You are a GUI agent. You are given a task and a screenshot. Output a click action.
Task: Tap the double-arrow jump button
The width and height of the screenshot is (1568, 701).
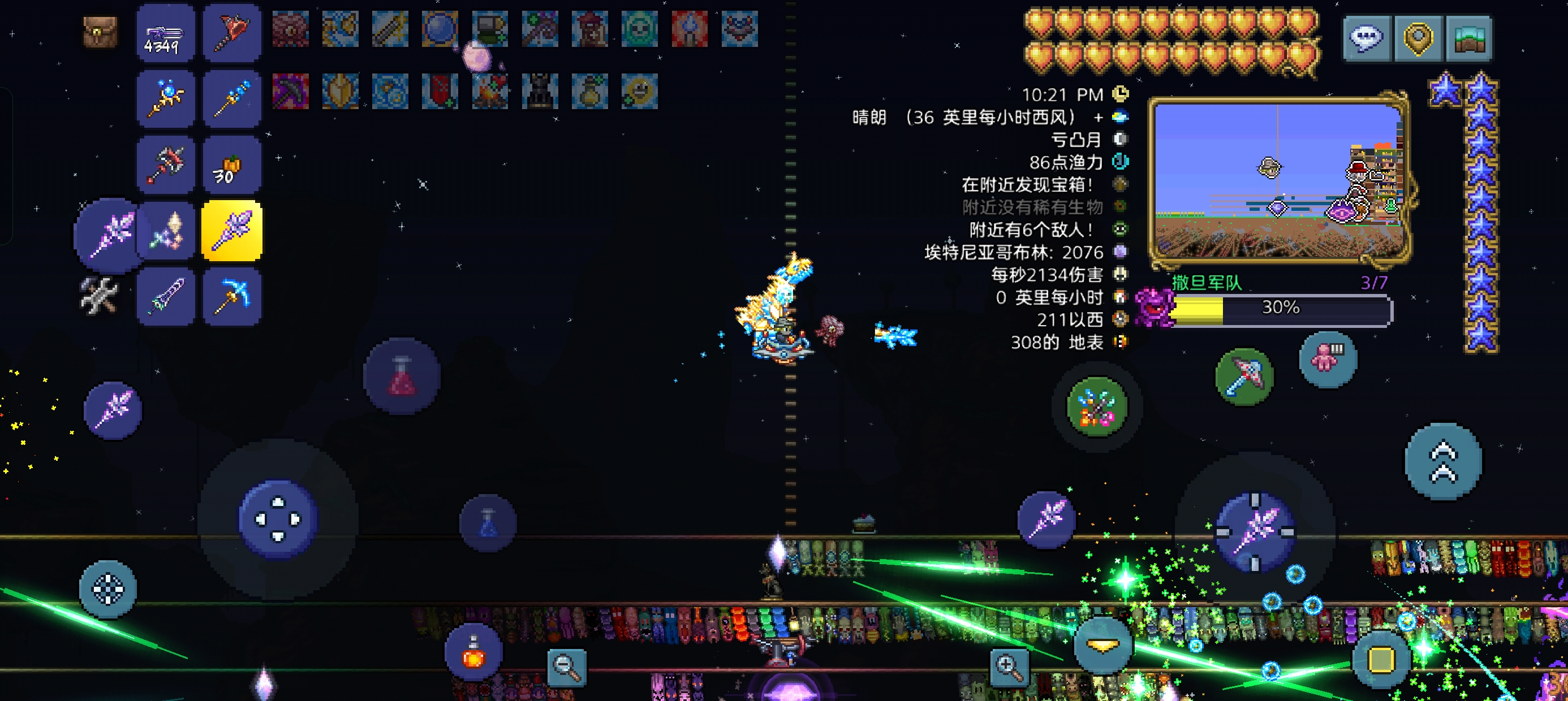coord(1442,462)
